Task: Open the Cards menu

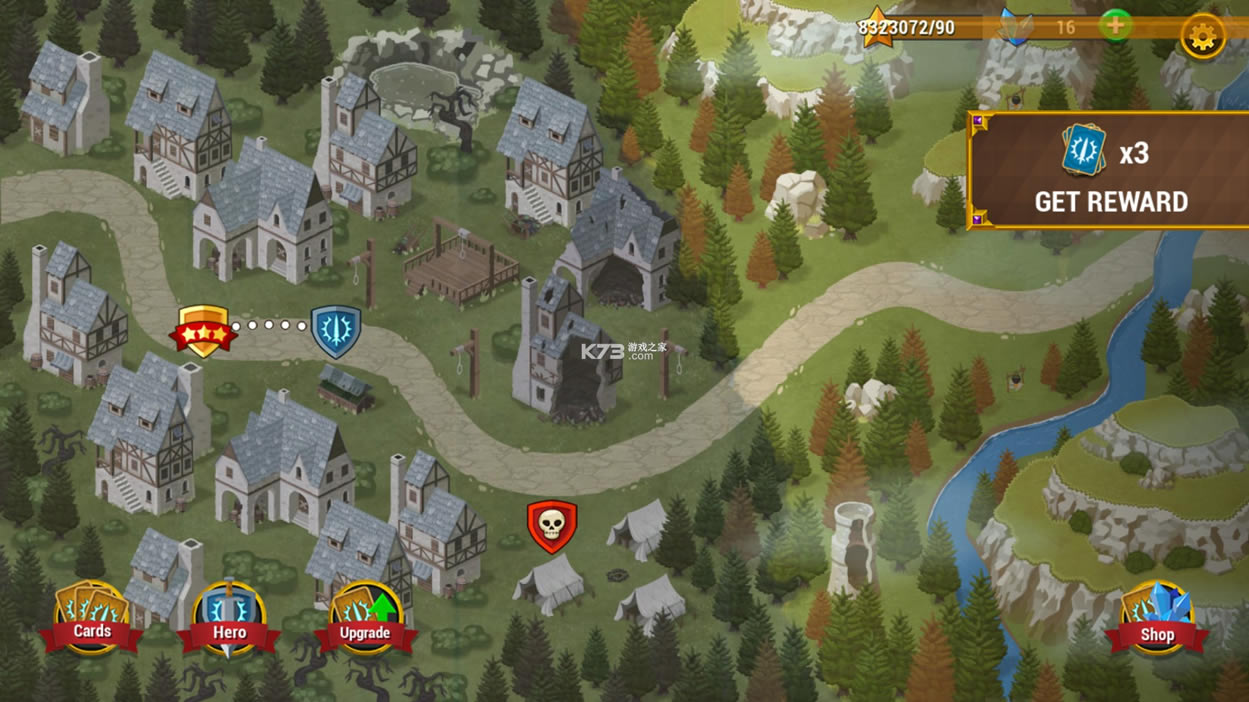Action: (92, 618)
